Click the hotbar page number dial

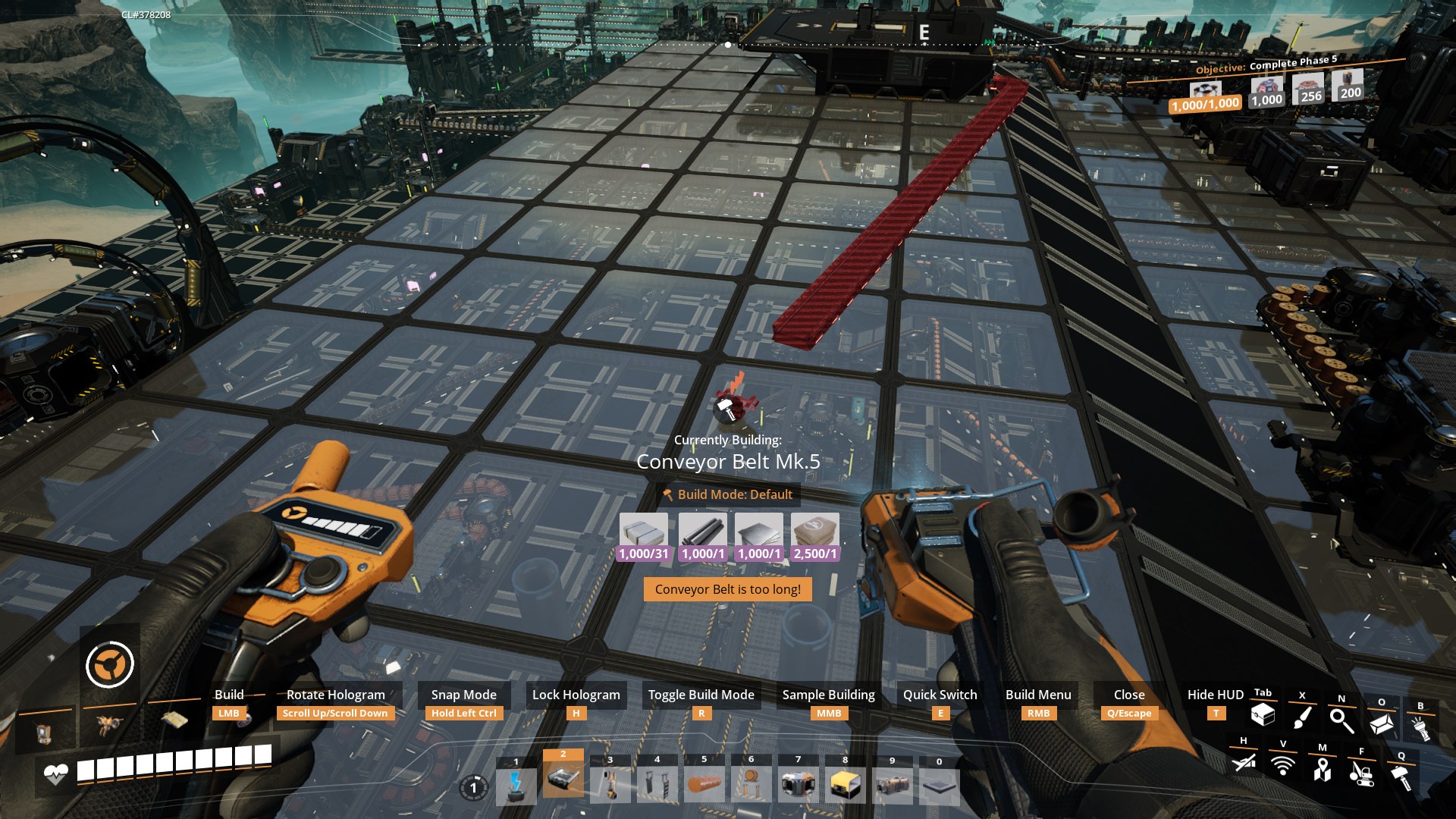point(473,788)
